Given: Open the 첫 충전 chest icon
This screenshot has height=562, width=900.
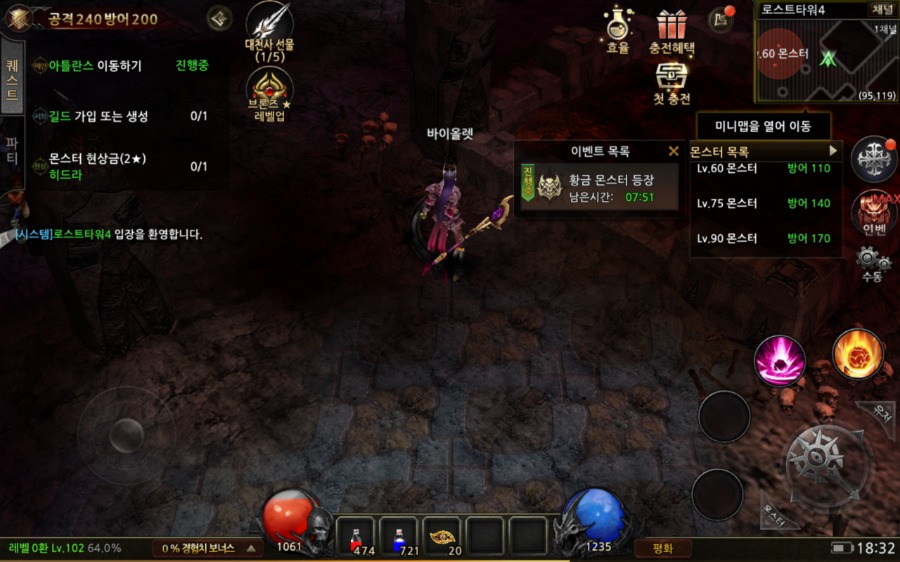Looking at the screenshot, I should [x=672, y=82].
